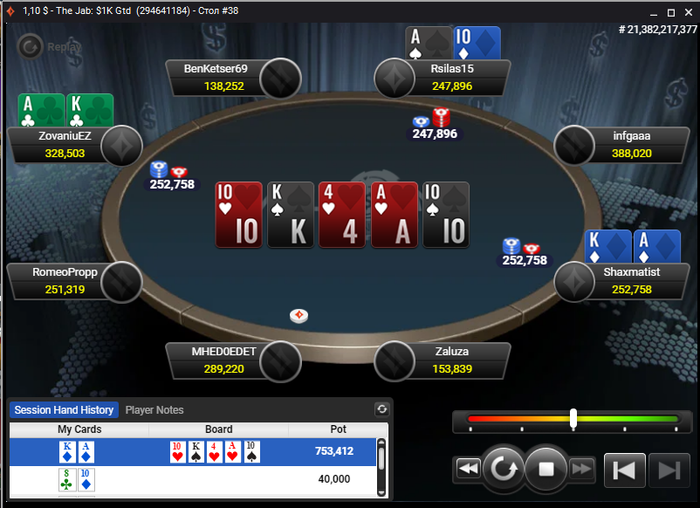The width and height of the screenshot is (700, 508).
Task: Click the hand history refresh icon
Action: tap(381, 409)
